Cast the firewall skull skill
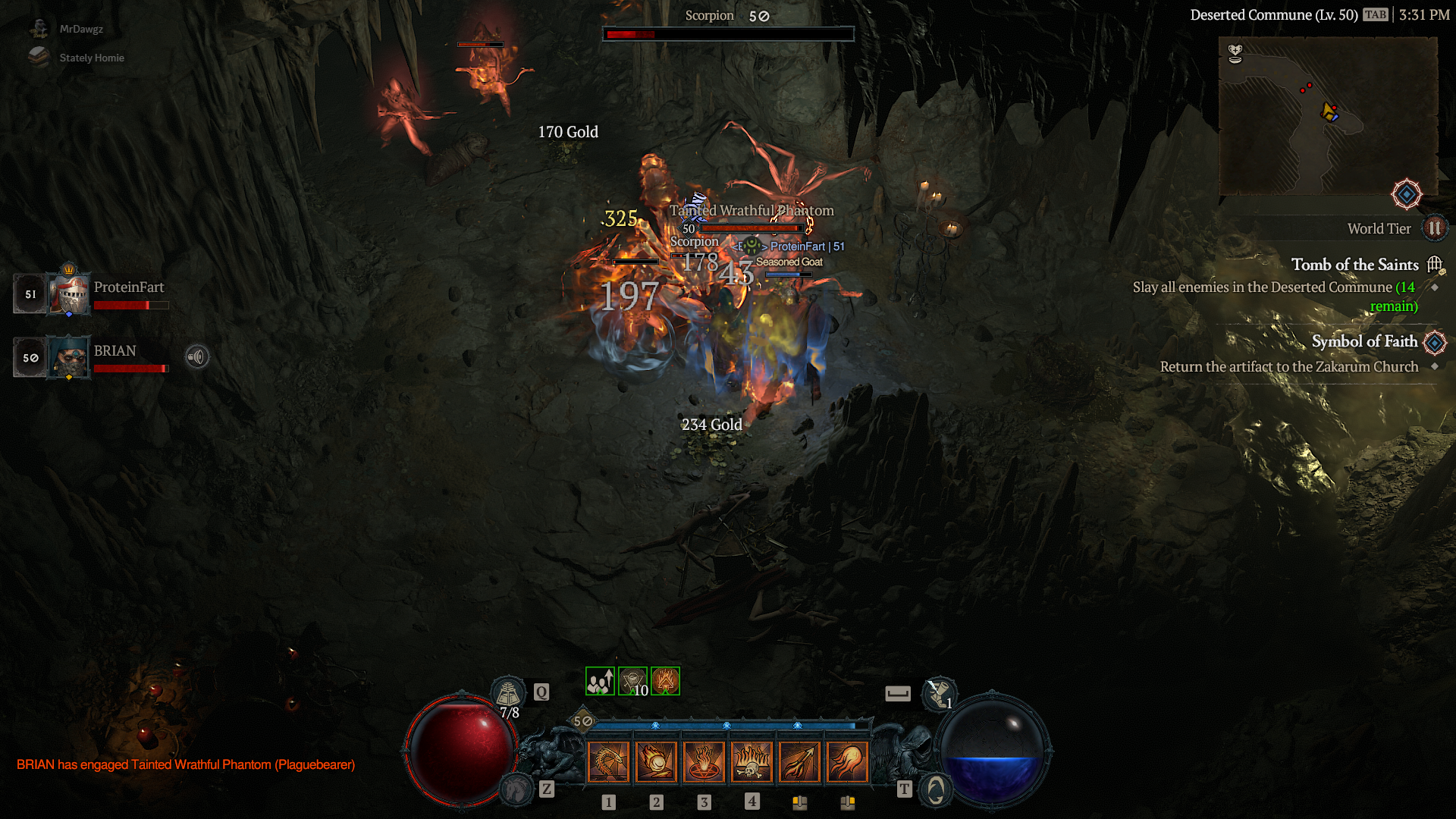This screenshot has height=819, width=1456. coord(752,761)
